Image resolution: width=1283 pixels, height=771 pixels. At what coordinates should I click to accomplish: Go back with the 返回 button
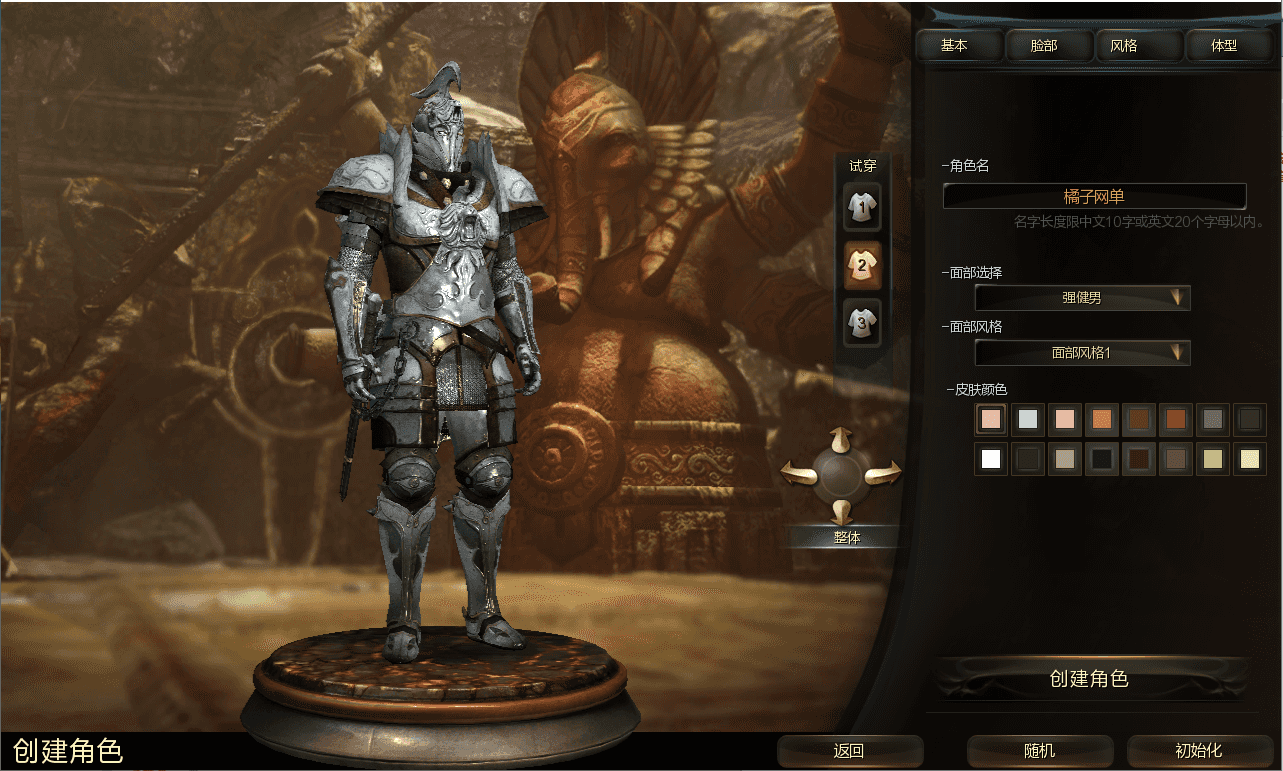pyautogui.click(x=849, y=751)
